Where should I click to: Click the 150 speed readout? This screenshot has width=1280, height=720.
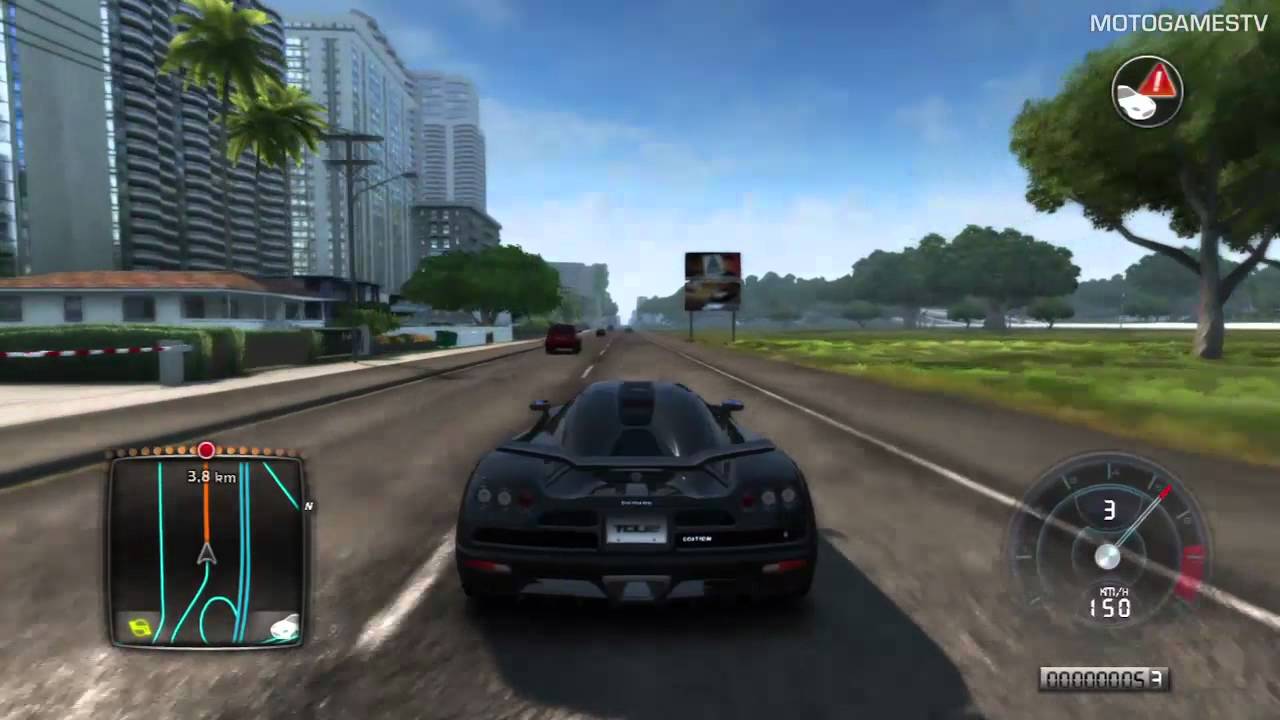click(1108, 609)
